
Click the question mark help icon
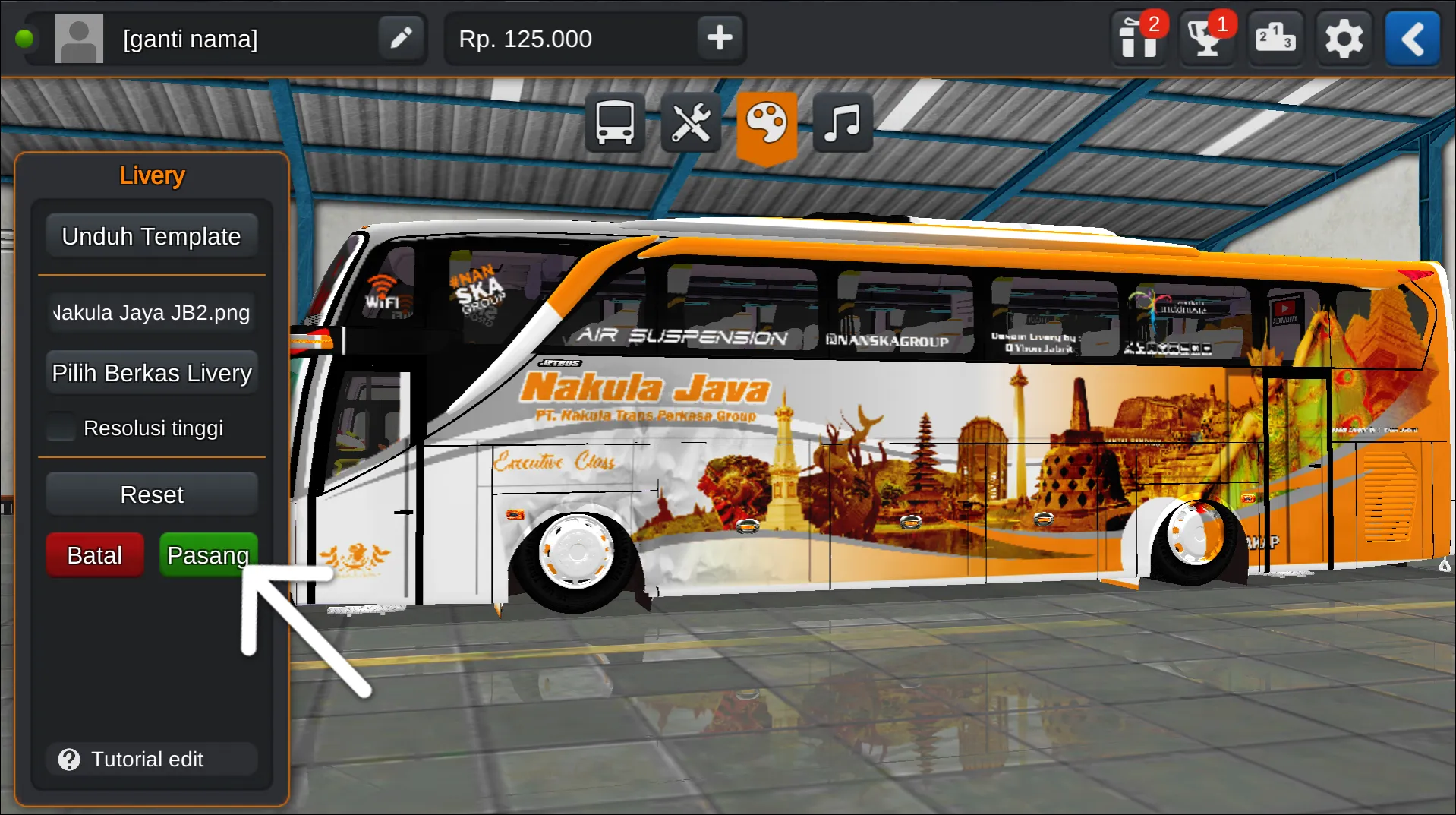(69, 759)
